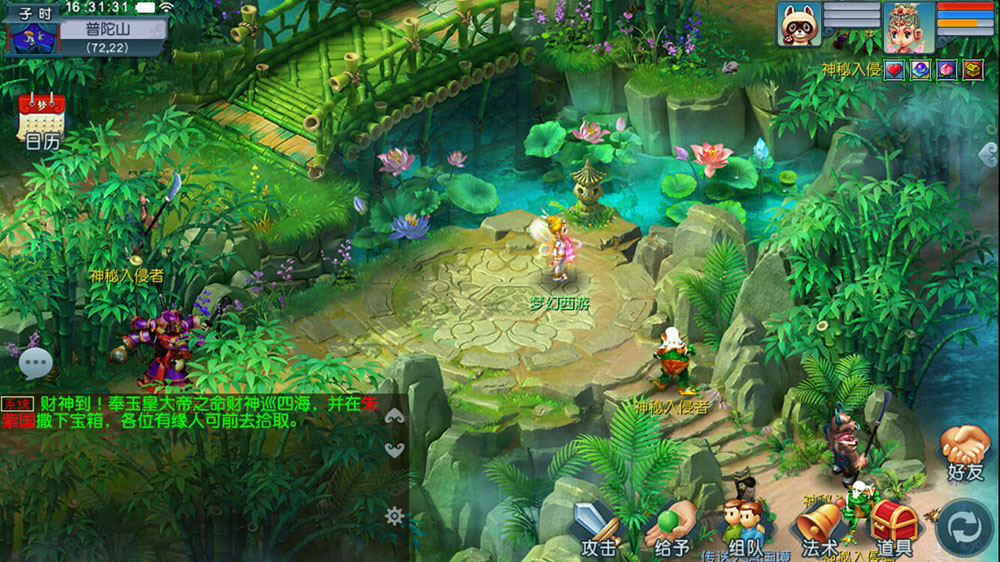Open the player character portrait
Screen dimensions: 1000x562
coord(908,26)
